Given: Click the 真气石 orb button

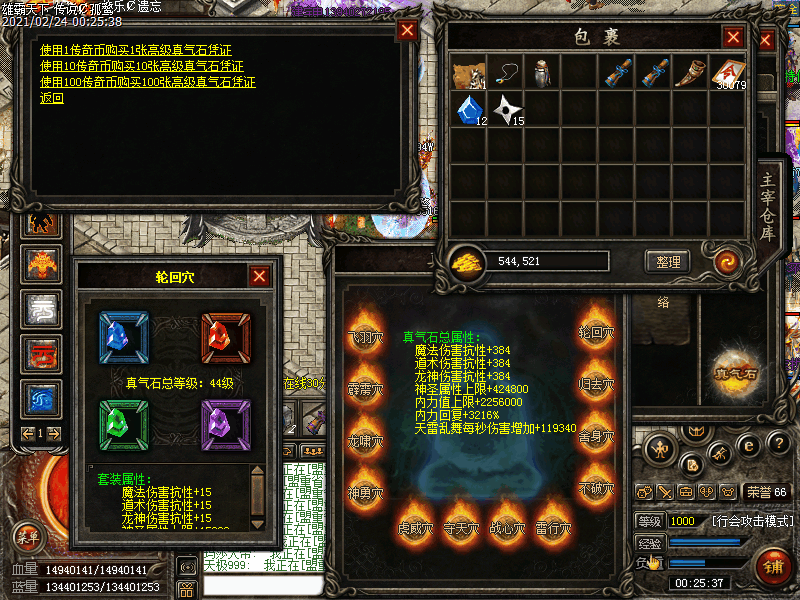Looking at the screenshot, I should pos(735,372).
